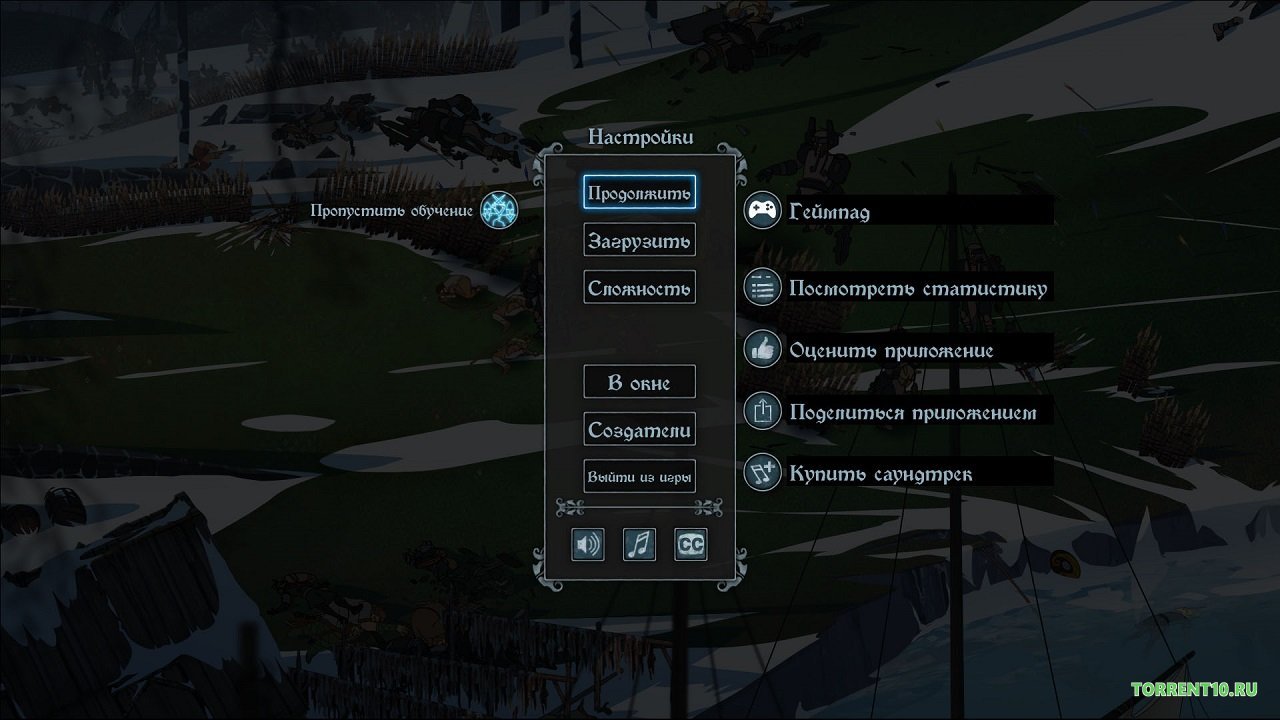Click the Пропустить обучение text
Image resolution: width=1280 pixels, height=720 pixels.
(x=390, y=211)
